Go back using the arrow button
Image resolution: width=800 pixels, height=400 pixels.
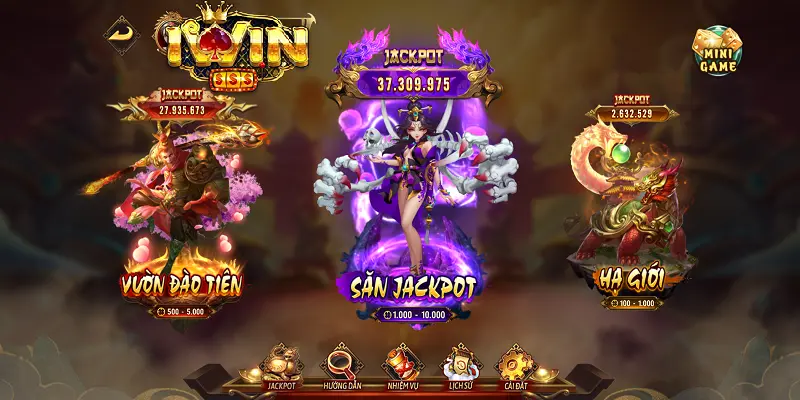[121, 33]
